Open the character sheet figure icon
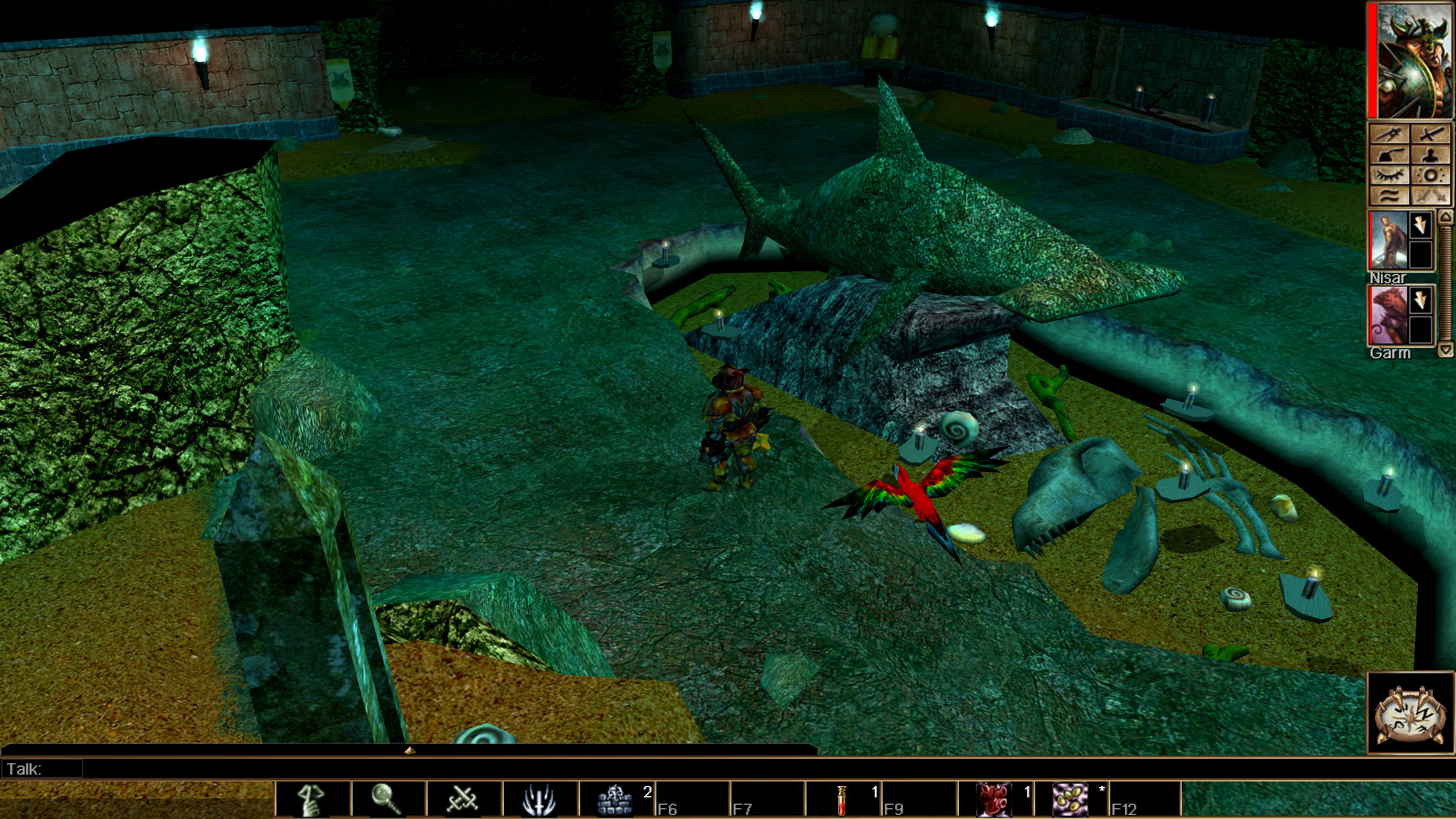 point(1429,155)
